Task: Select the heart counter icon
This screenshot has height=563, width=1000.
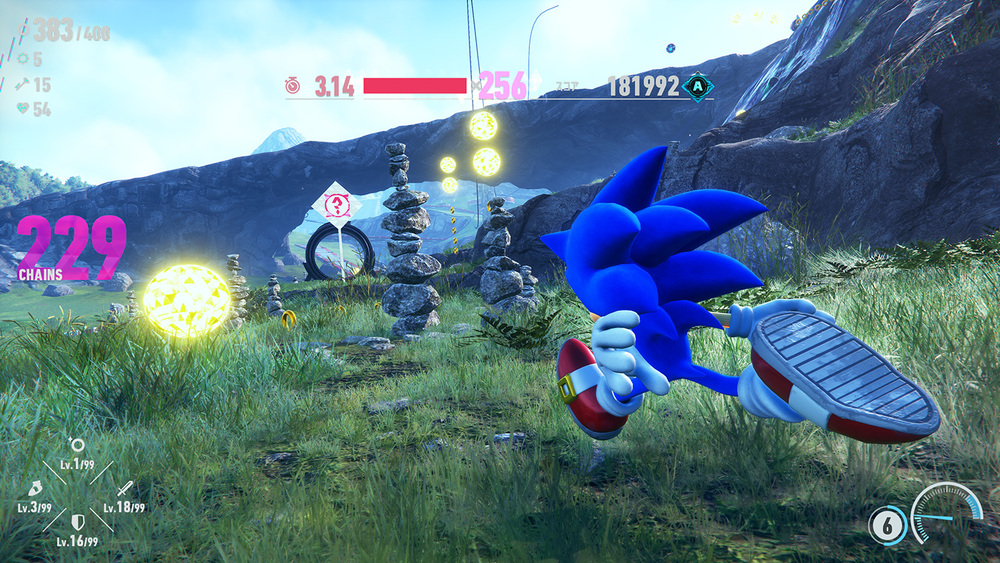Action: (x=20, y=110)
